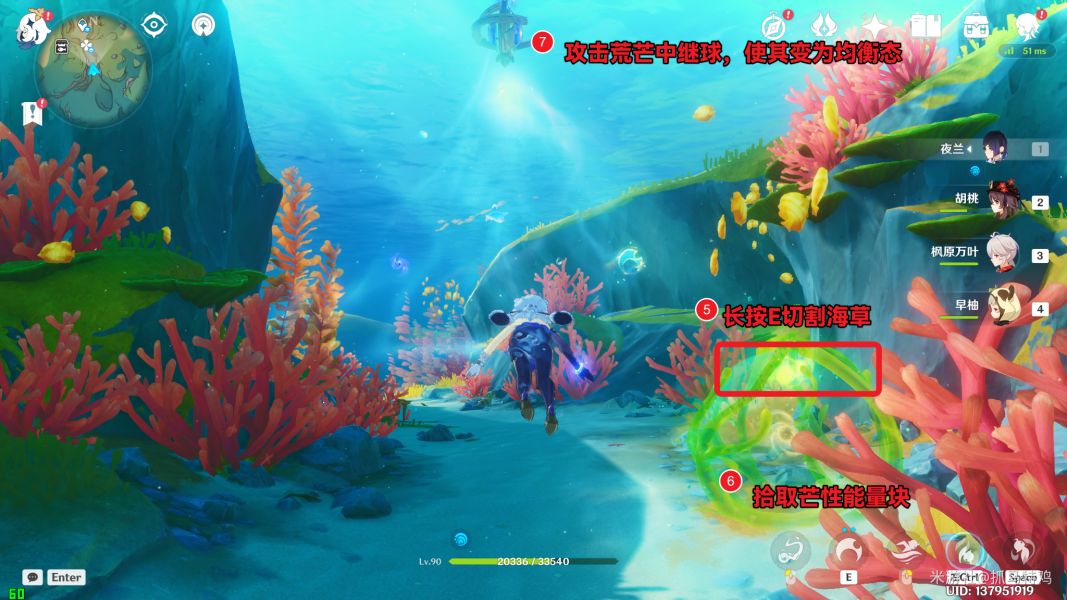Select active character 夜兰 in party list
Viewport: 1067px width, 600px height.
pyautogui.click(x=1000, y=148)
